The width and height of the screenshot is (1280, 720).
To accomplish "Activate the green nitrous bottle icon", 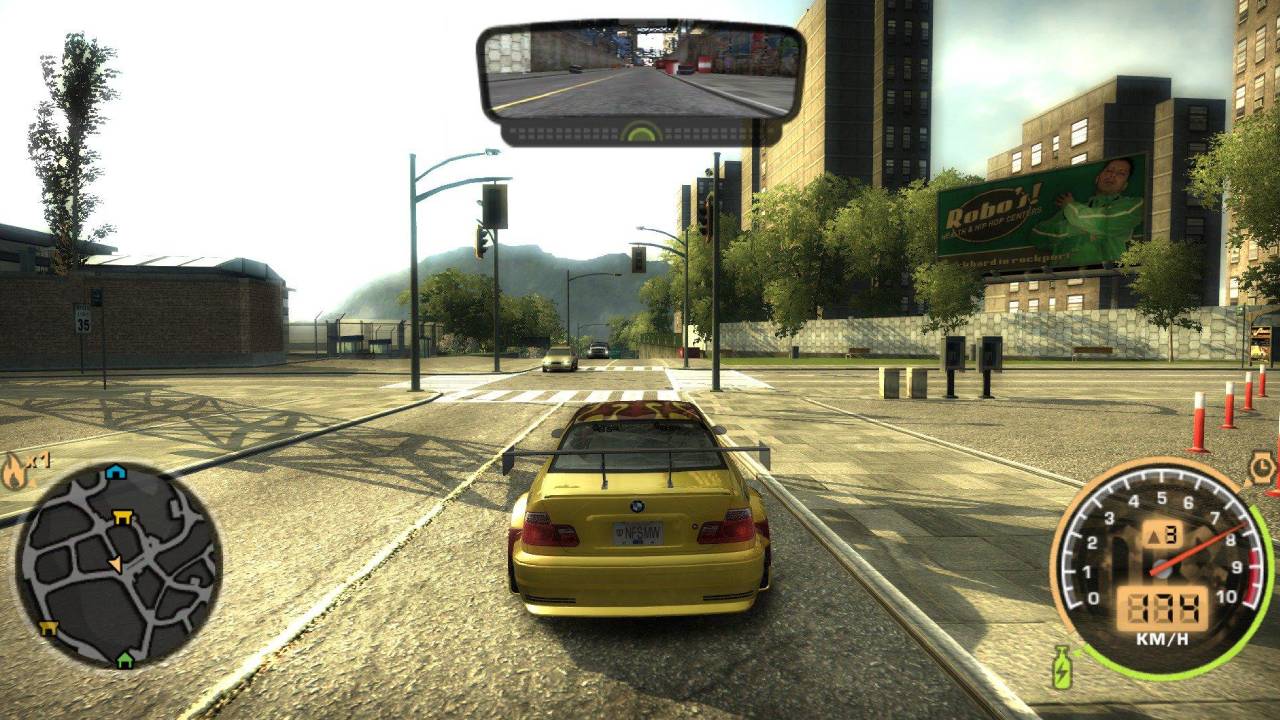I will 1061,667.
